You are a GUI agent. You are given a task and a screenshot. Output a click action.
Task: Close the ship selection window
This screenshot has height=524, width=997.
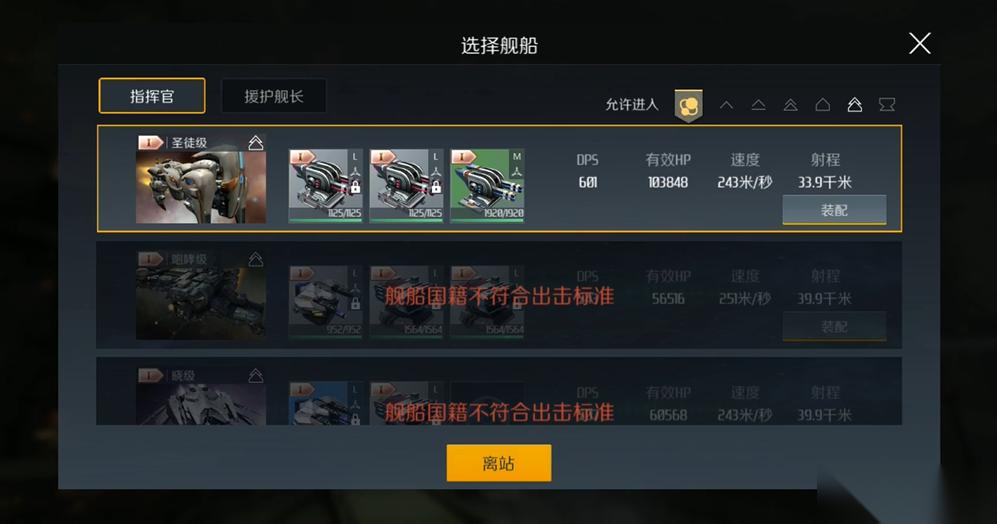click(919, 43)
